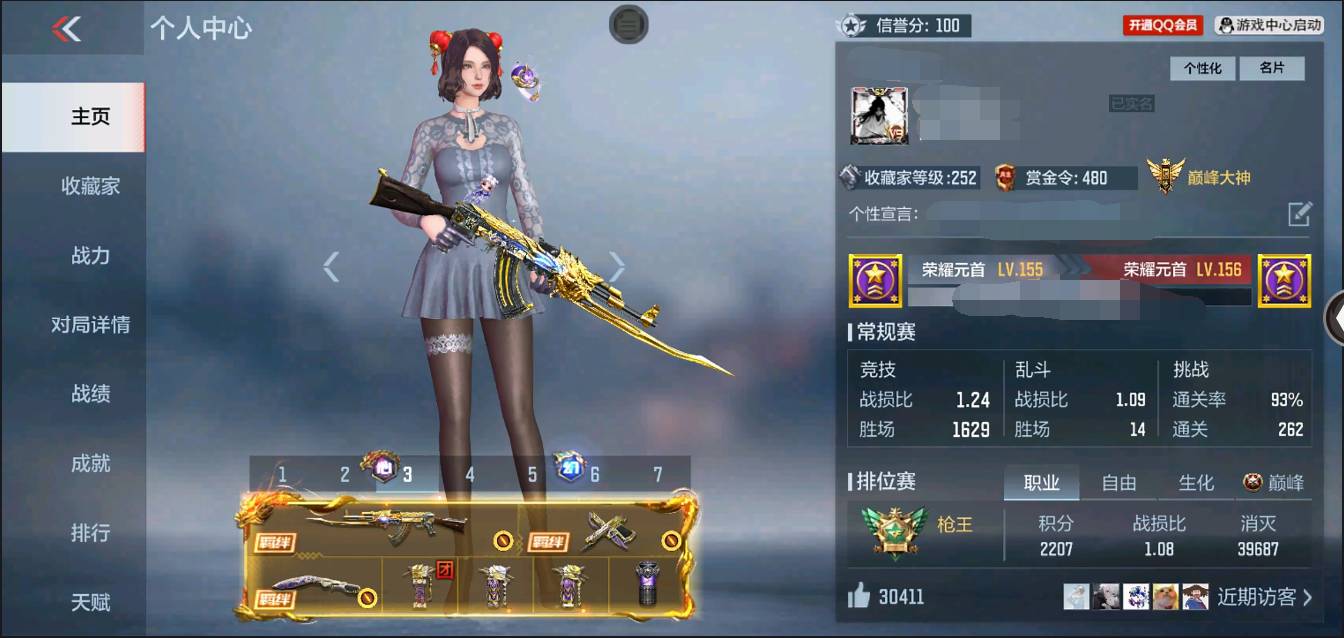
Task: Show the 战绩 records page
Action: click(x=90, y=394)
